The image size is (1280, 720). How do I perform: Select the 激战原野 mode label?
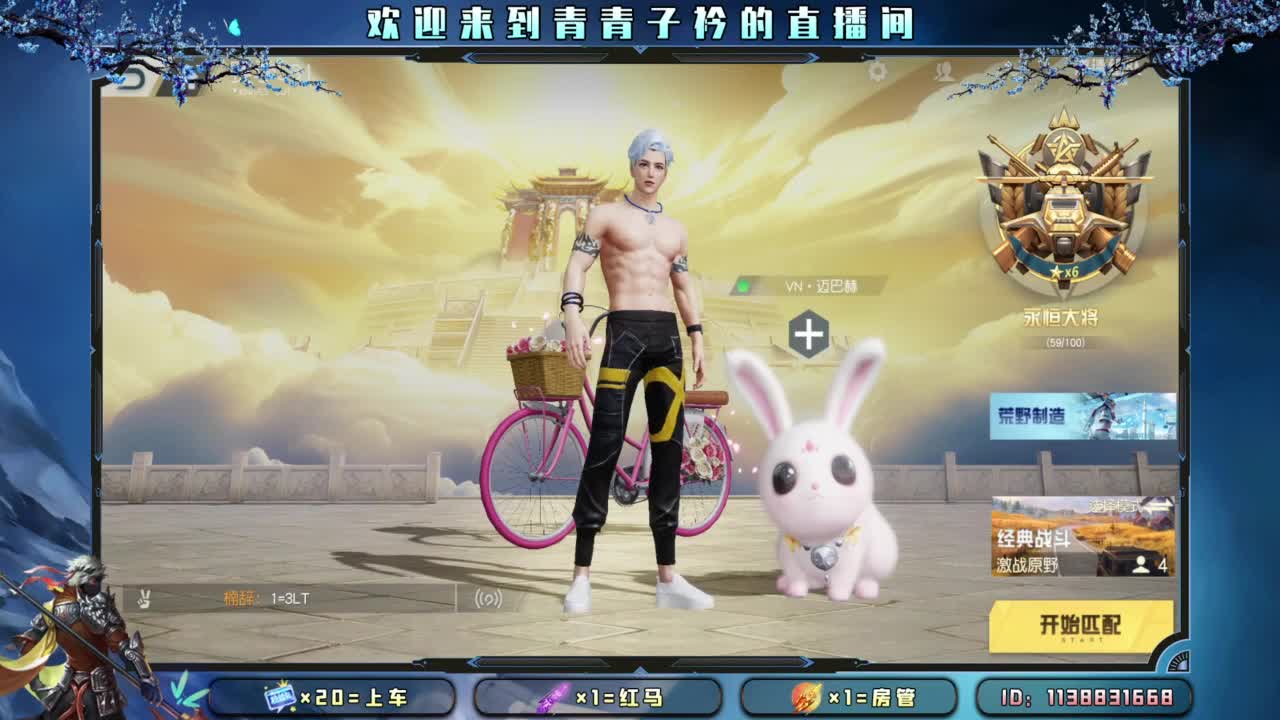[x=1027, y=565]
